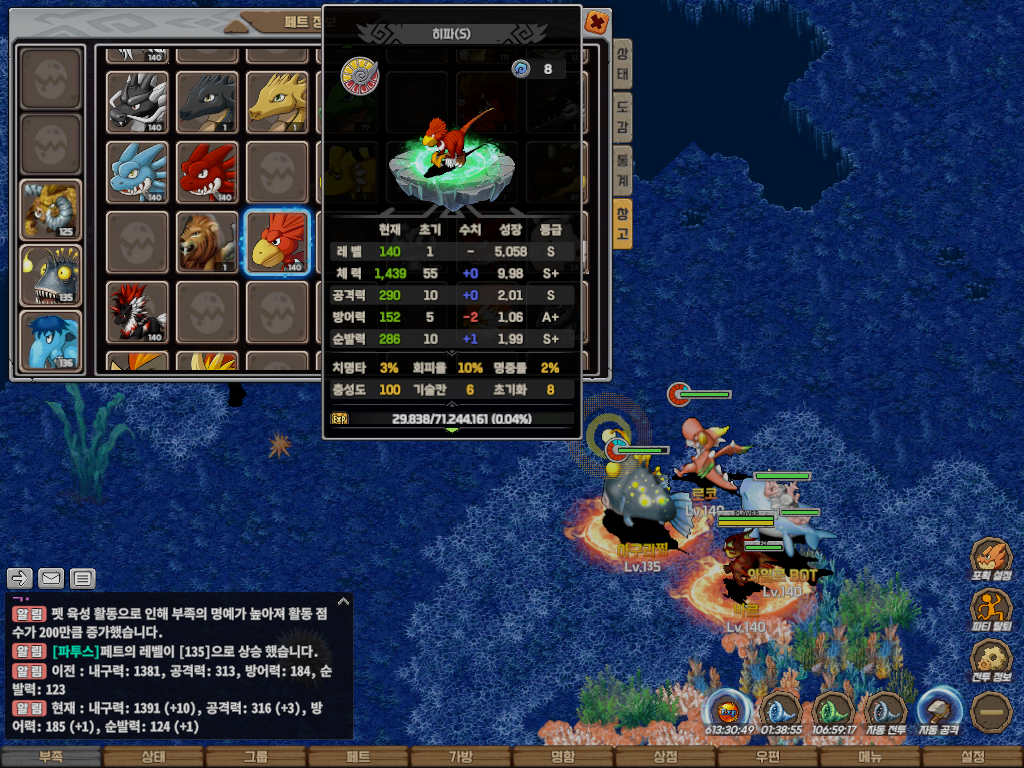Select the ram-horned party pet, level 125
Viewport: 1024px width, 768px height.
point(51,211)
